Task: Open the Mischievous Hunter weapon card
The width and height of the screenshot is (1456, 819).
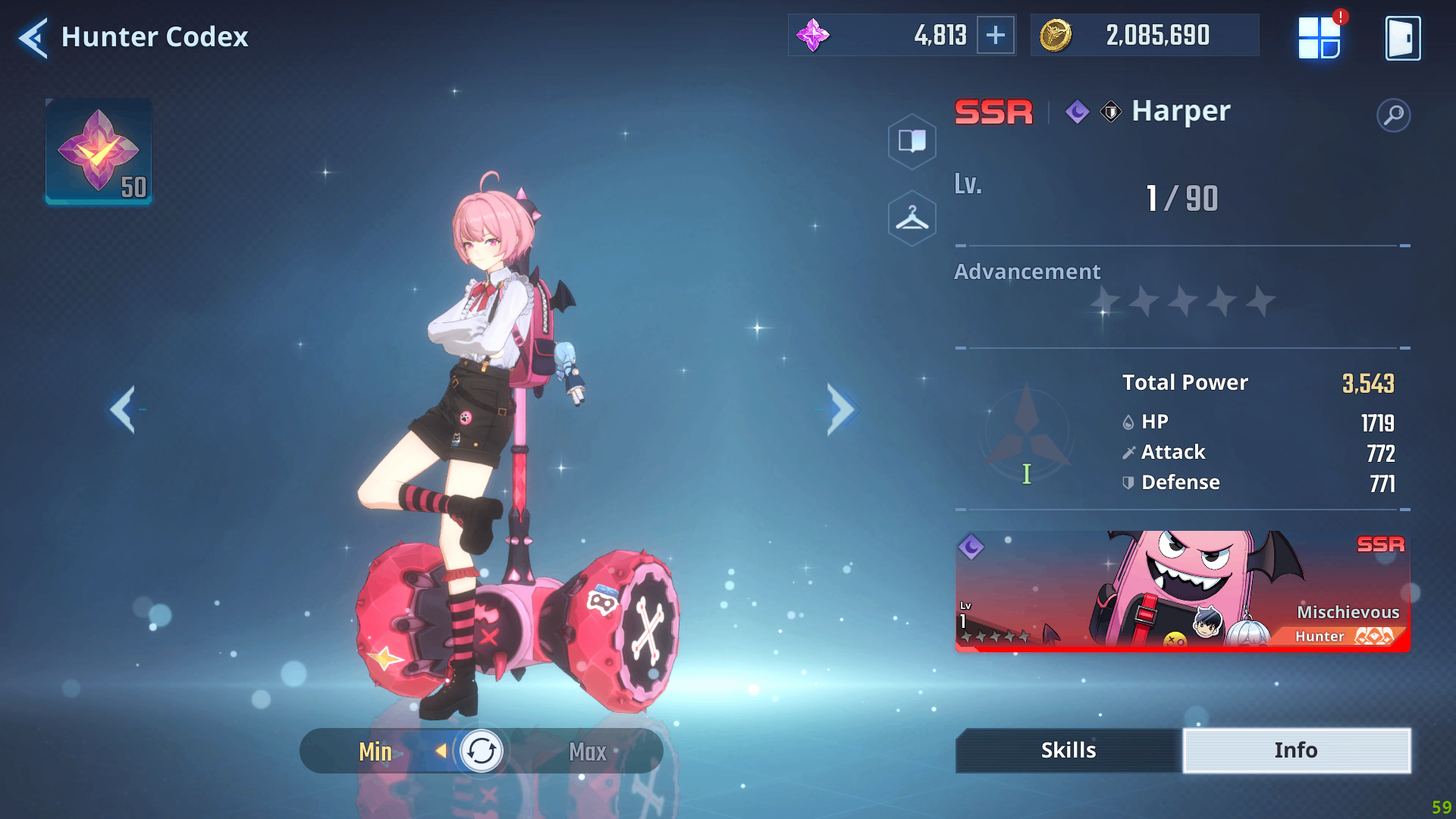Action: (1182, 591)
